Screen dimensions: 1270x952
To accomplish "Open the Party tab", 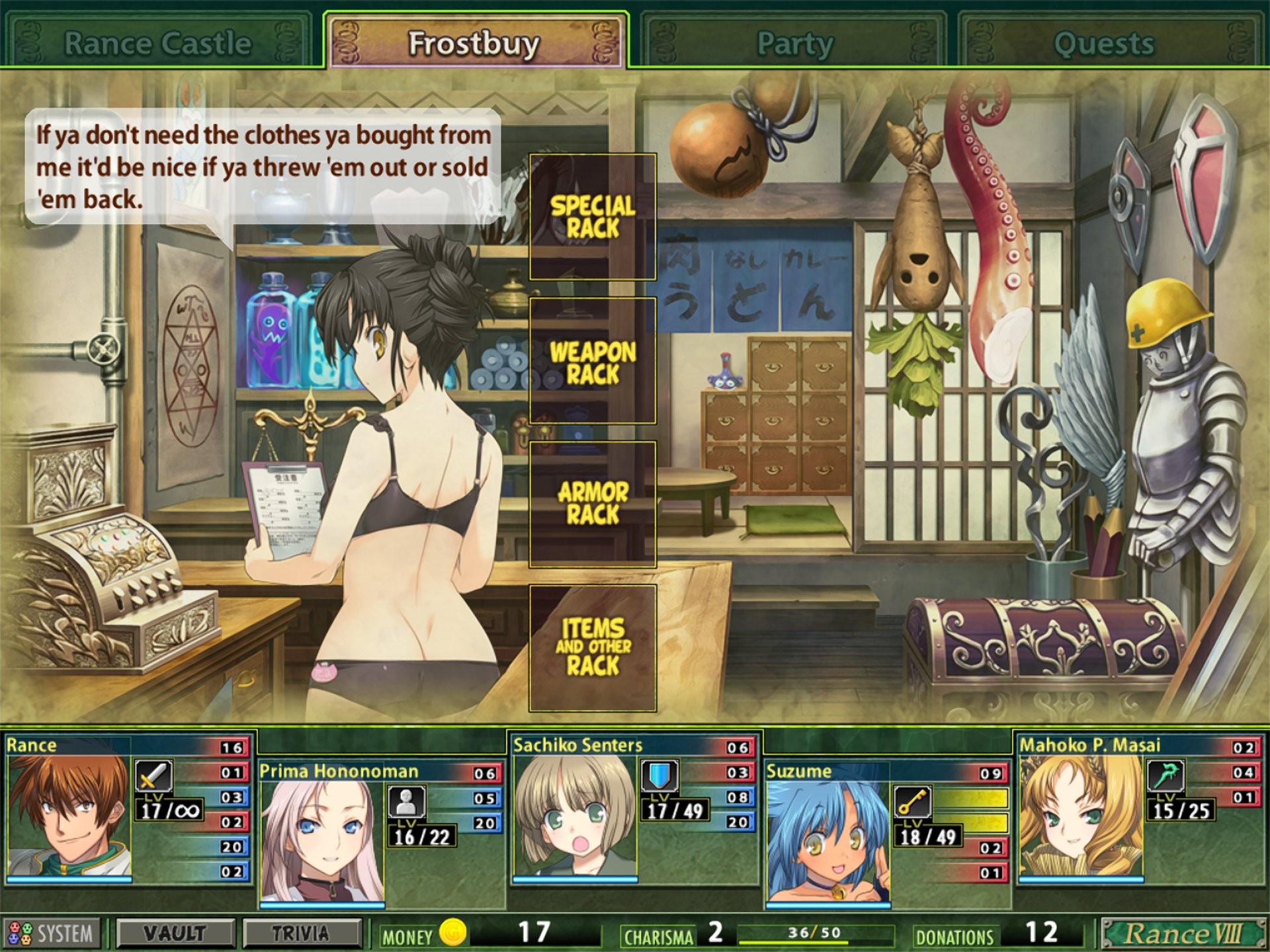I will coord(794,44).
